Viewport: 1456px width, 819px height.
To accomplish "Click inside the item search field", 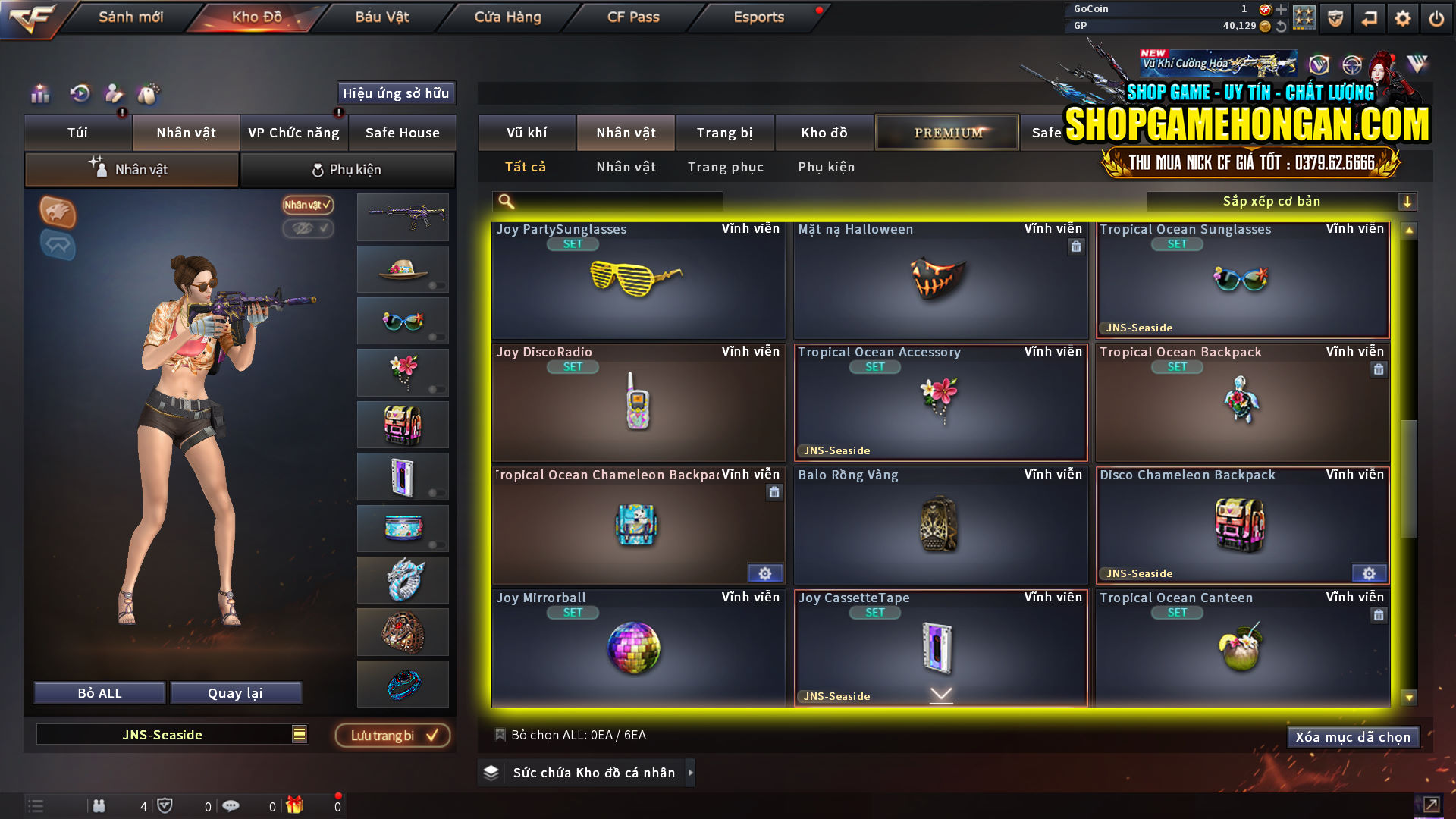I will click(x=607, y=201).
